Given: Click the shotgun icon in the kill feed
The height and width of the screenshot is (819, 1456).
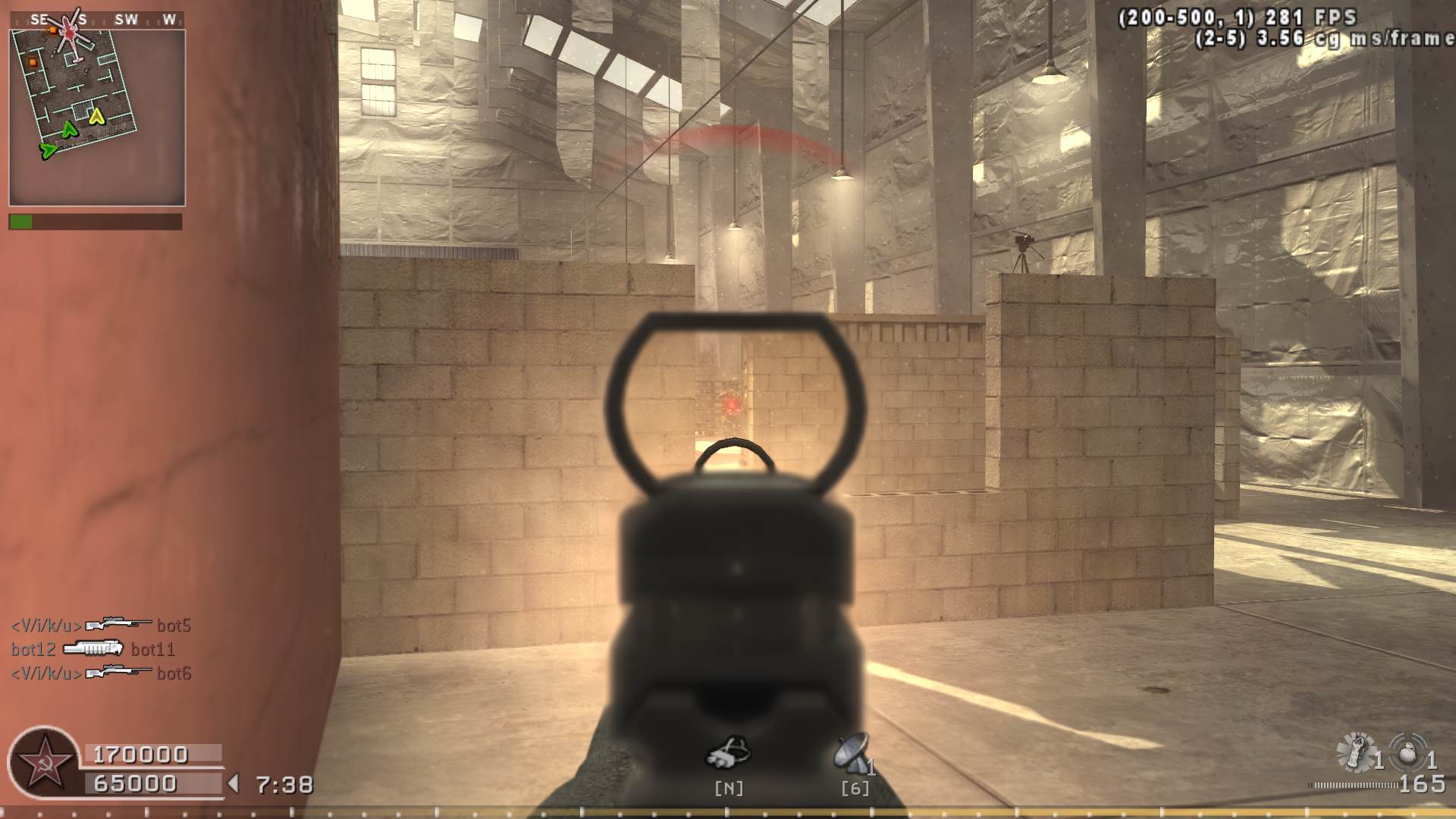Looking at the screenshot, I should pos(93,649).
